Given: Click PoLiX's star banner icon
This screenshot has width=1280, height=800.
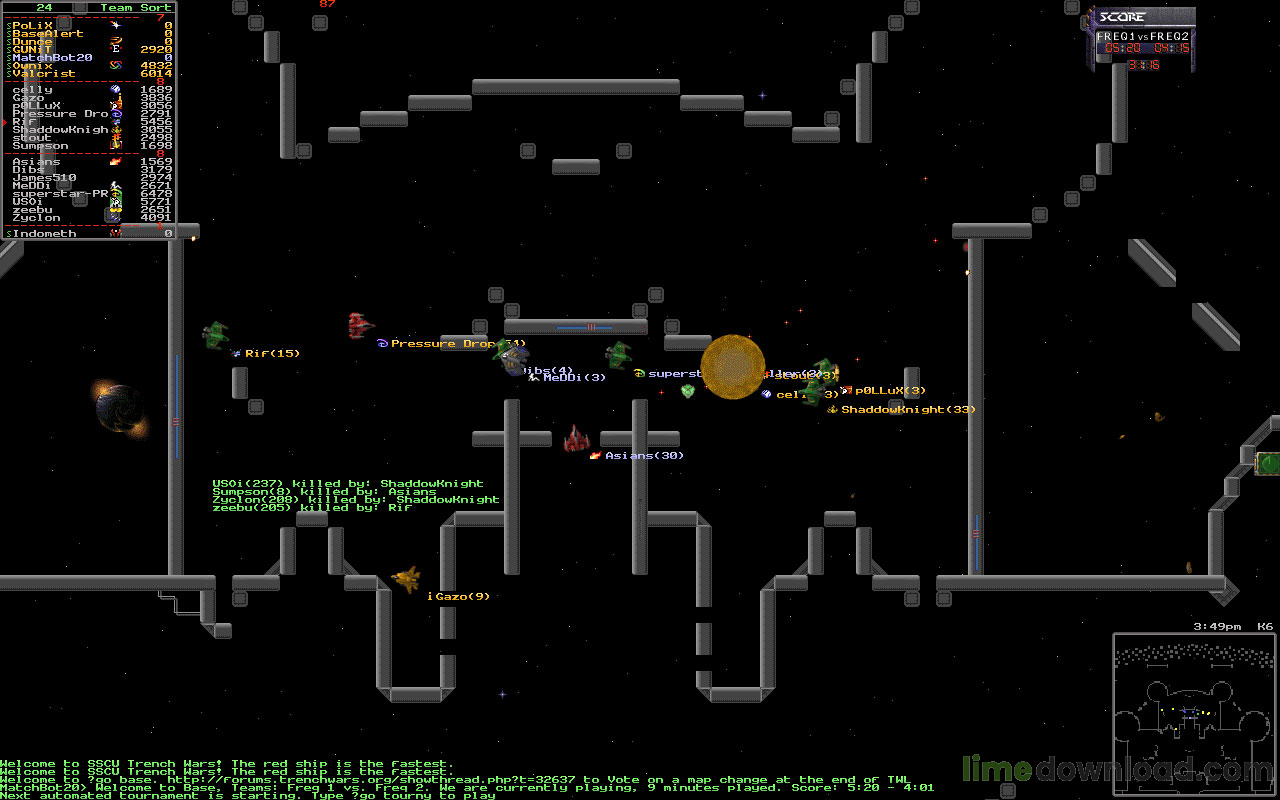Looking at the screenshot, I should (x=115, y=26).
